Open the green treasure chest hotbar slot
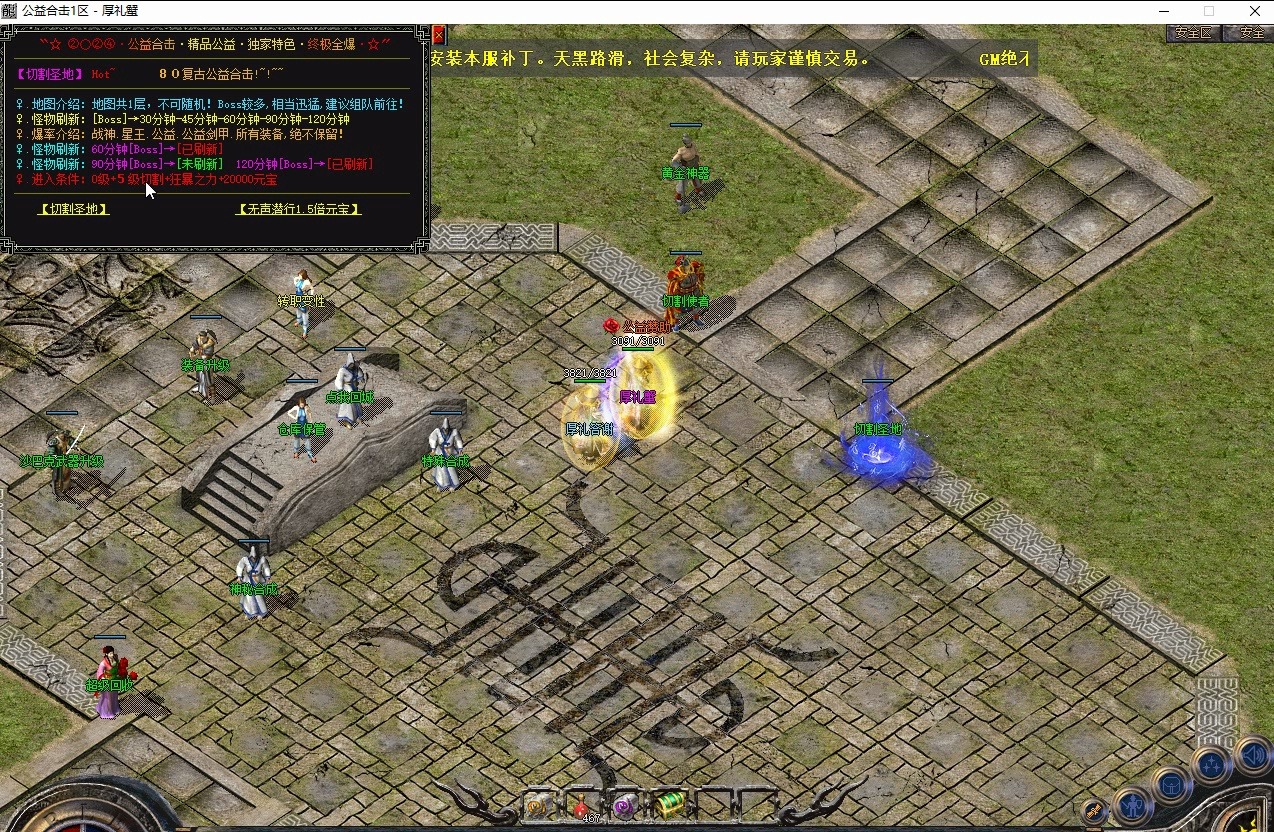The image size is (1274, 832). coord(669,804)
